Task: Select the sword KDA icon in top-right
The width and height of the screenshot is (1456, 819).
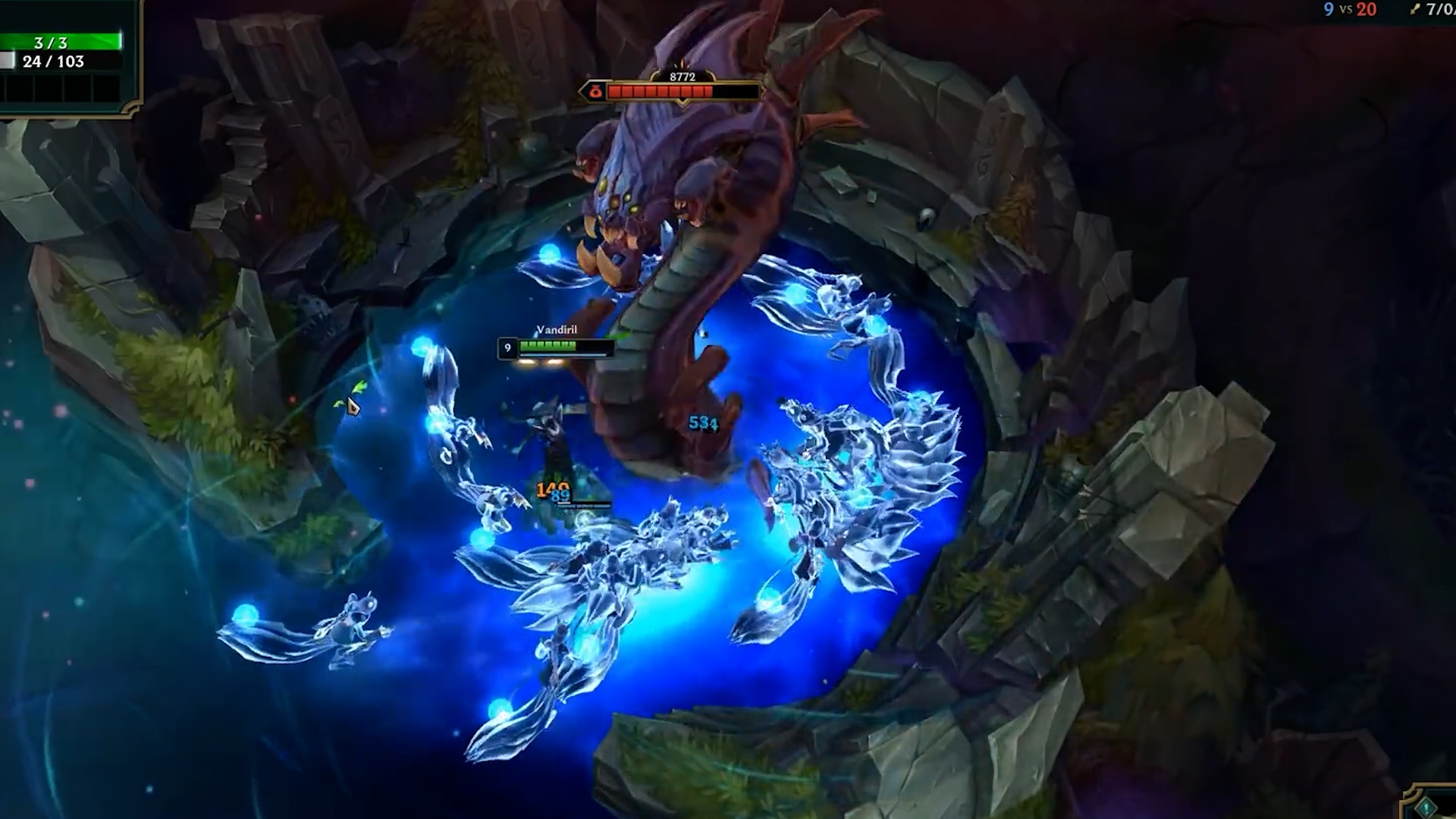Action: (x=1416, y=9)
